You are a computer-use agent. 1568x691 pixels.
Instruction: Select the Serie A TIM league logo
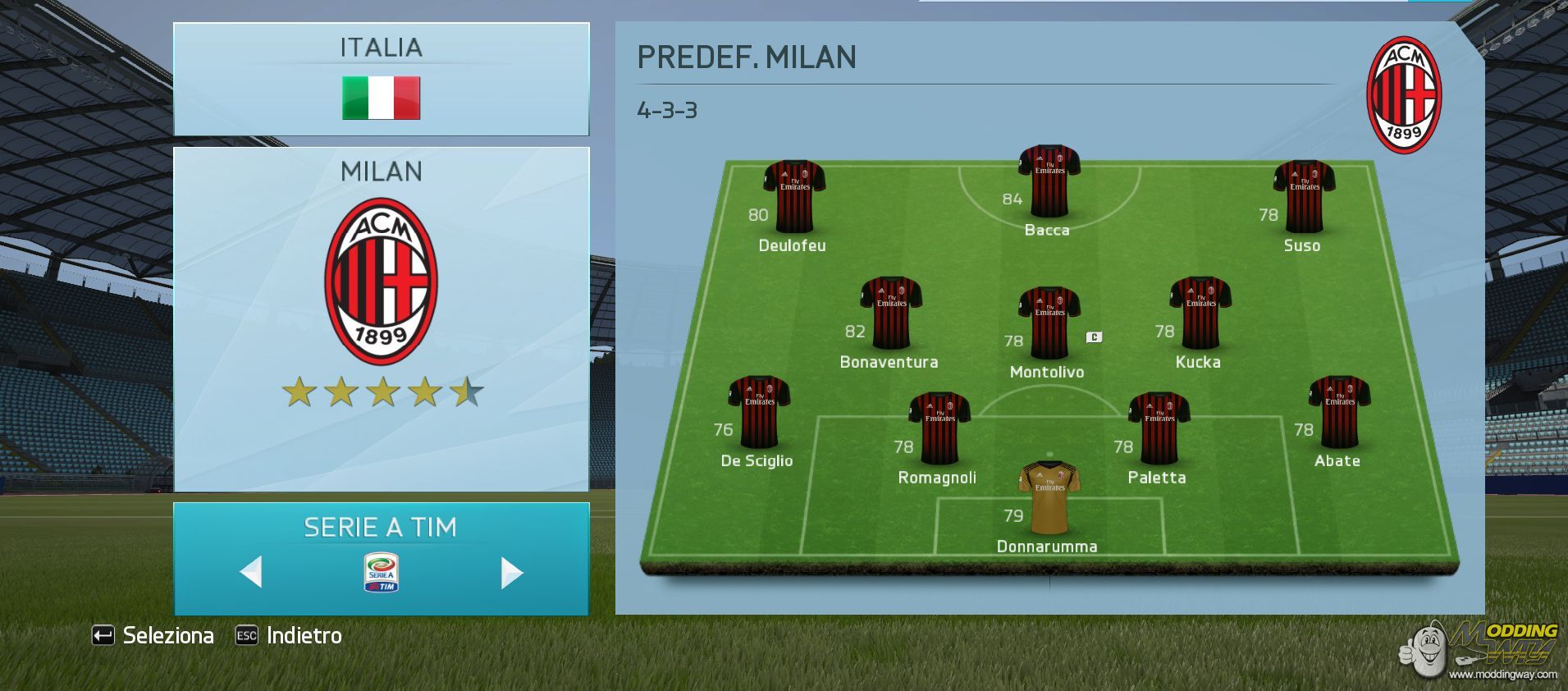pos(381,573)
